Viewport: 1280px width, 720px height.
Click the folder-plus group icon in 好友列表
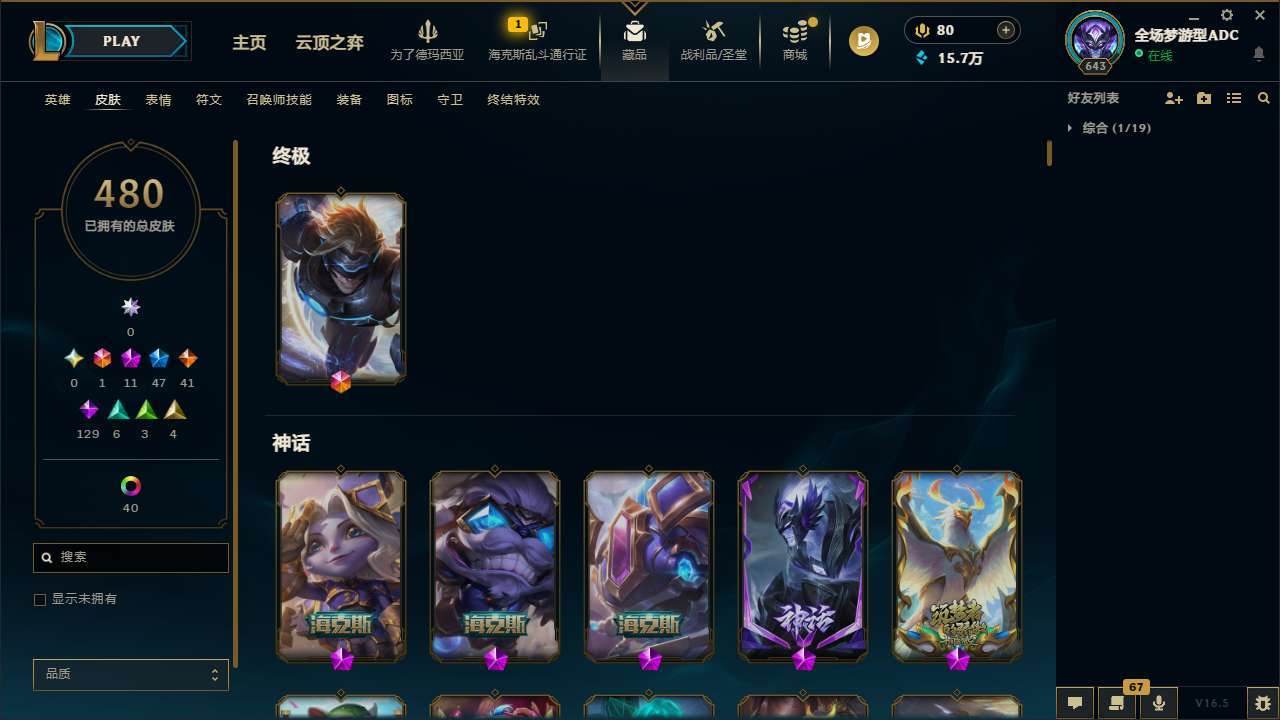(x=1204, y=98)
